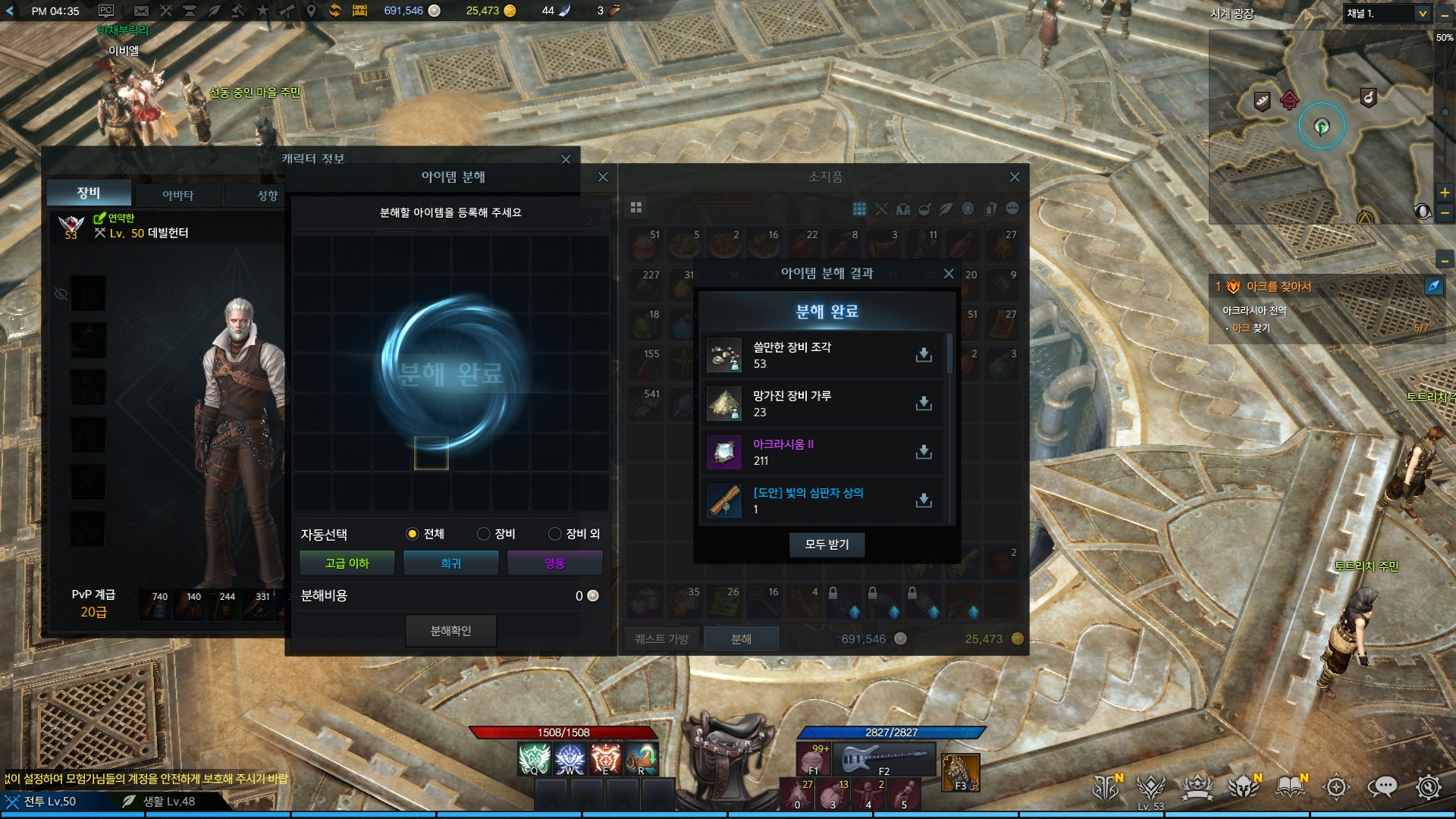Zoom in the minimap with plus button

[1445, 193]
